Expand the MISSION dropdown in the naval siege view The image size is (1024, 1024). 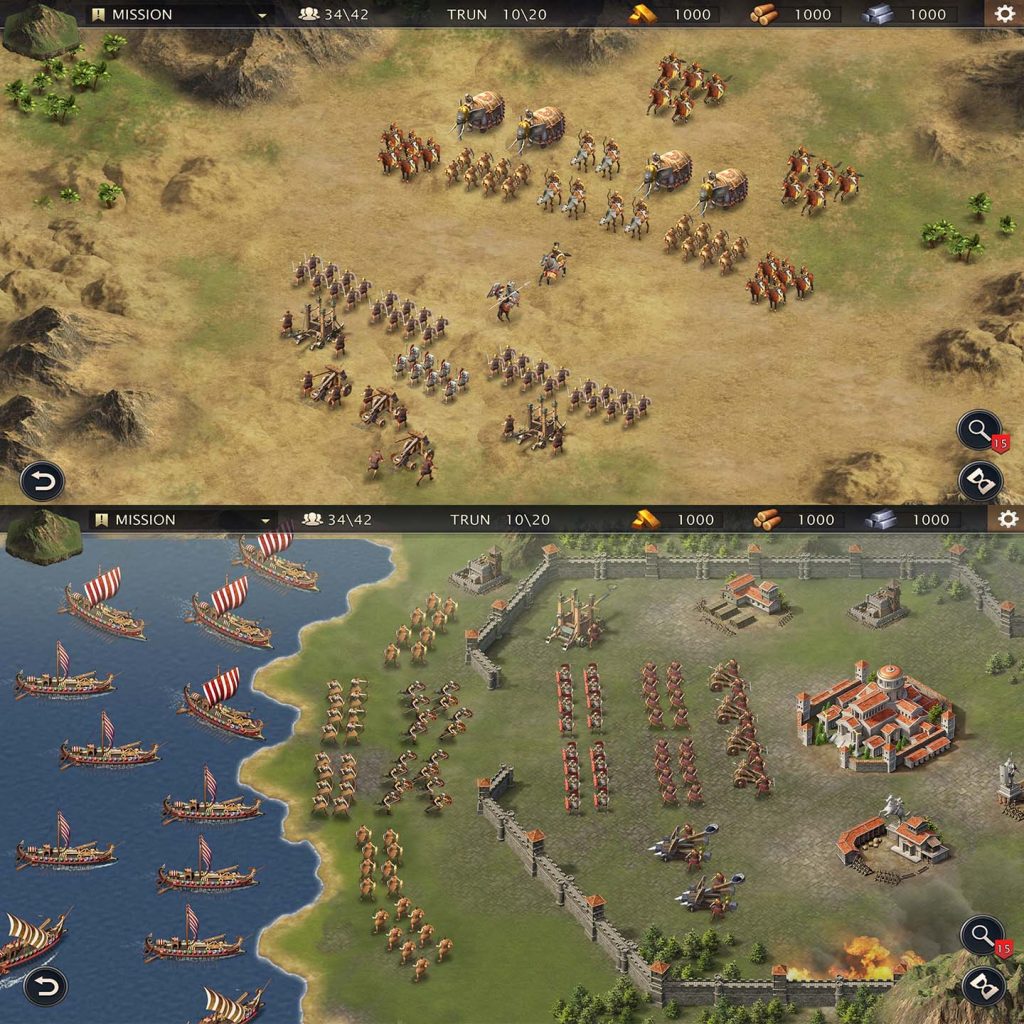182,519
